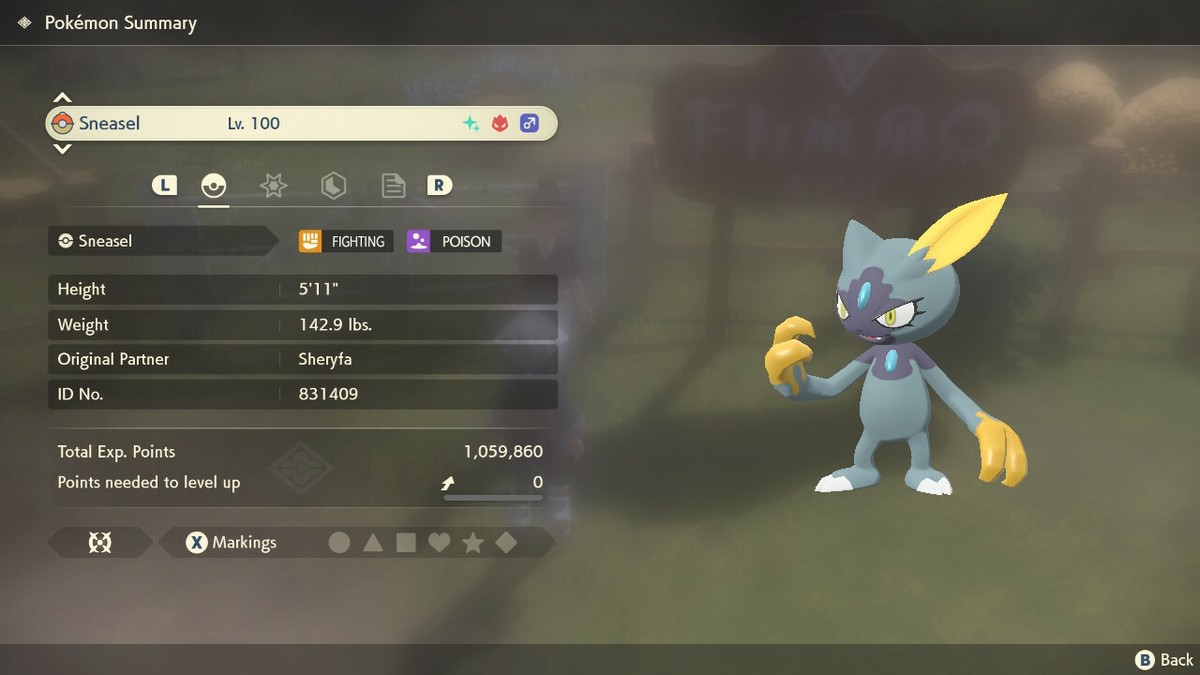
Task: Go to previous Pokémon with up arrow
Action: coord(62,98)
